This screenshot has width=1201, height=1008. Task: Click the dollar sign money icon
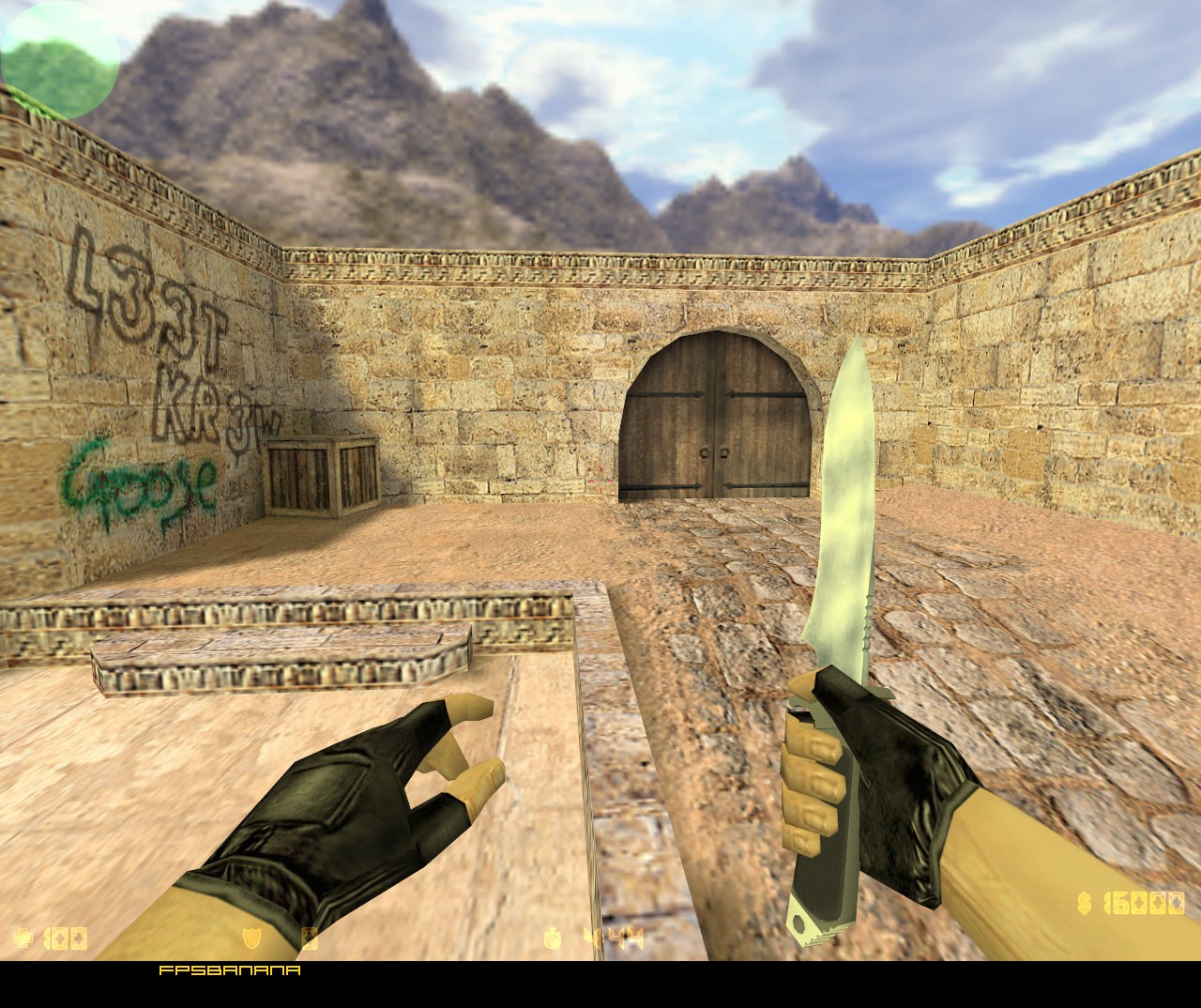pos(1086,903)
